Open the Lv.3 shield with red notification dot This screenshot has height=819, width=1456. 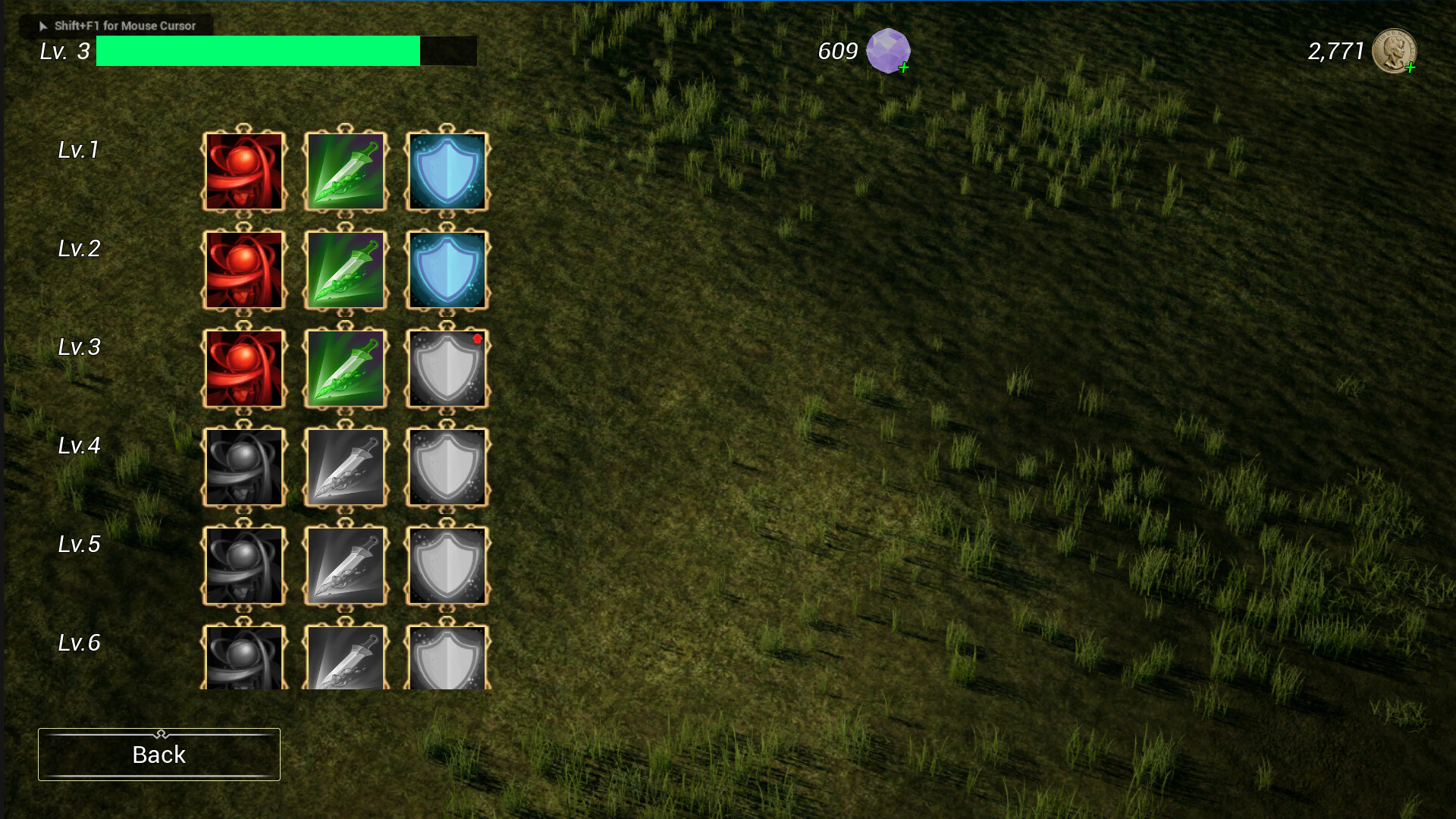pyautogui.click(x=446, y=369)
